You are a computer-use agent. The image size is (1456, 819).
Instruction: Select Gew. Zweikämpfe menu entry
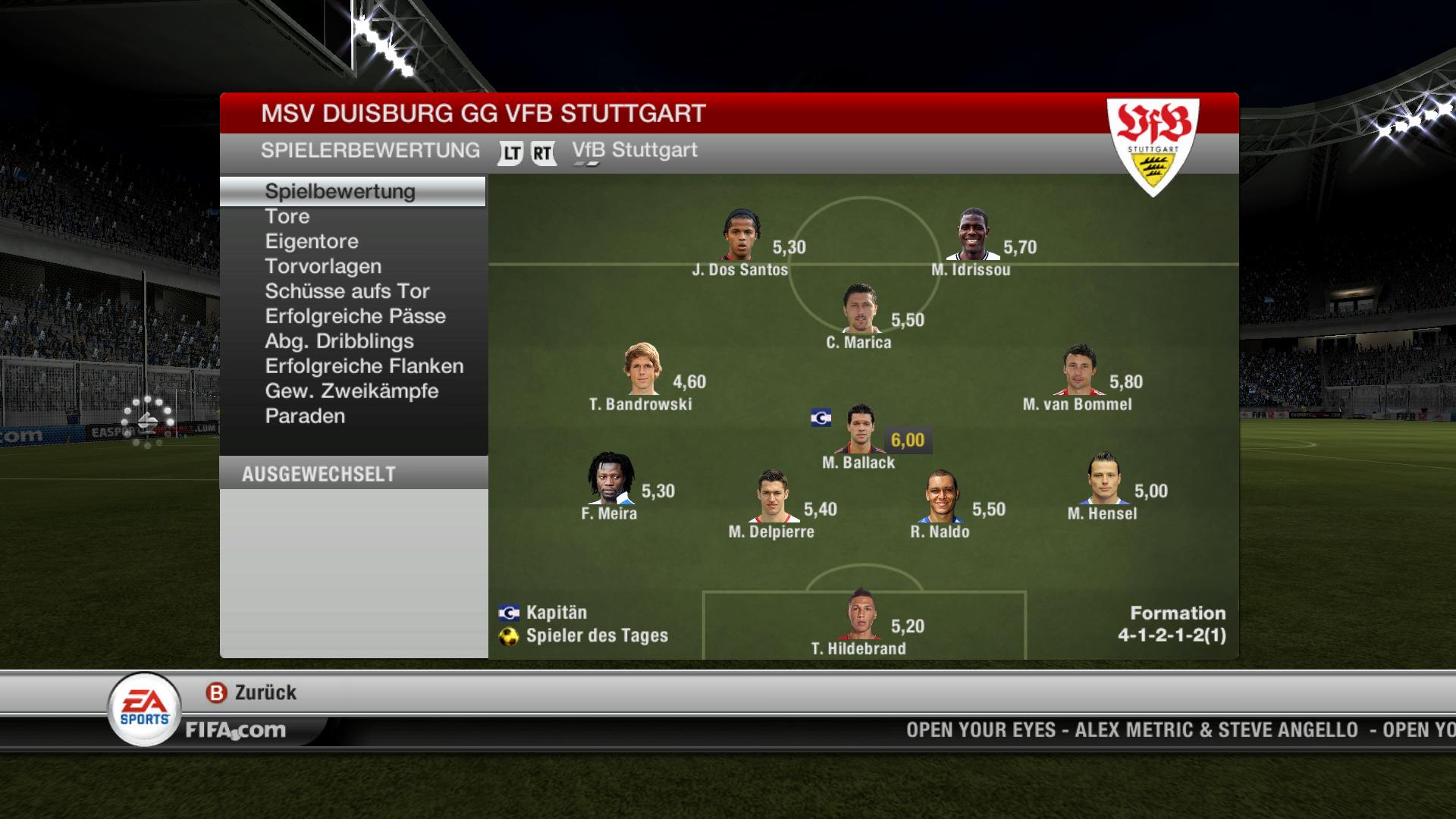click(352, 392)
